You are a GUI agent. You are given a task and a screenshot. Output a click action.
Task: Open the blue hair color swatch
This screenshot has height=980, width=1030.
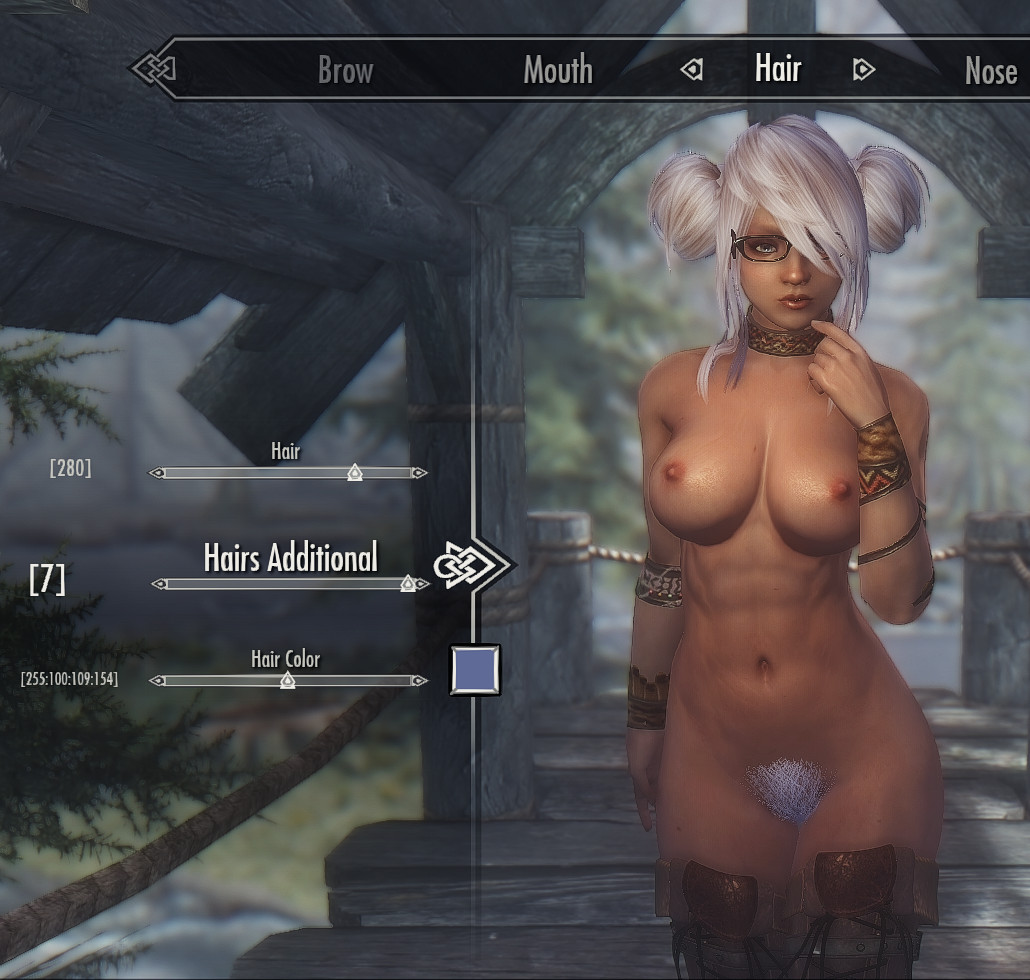pyautogui.click(x=475, y=670)
